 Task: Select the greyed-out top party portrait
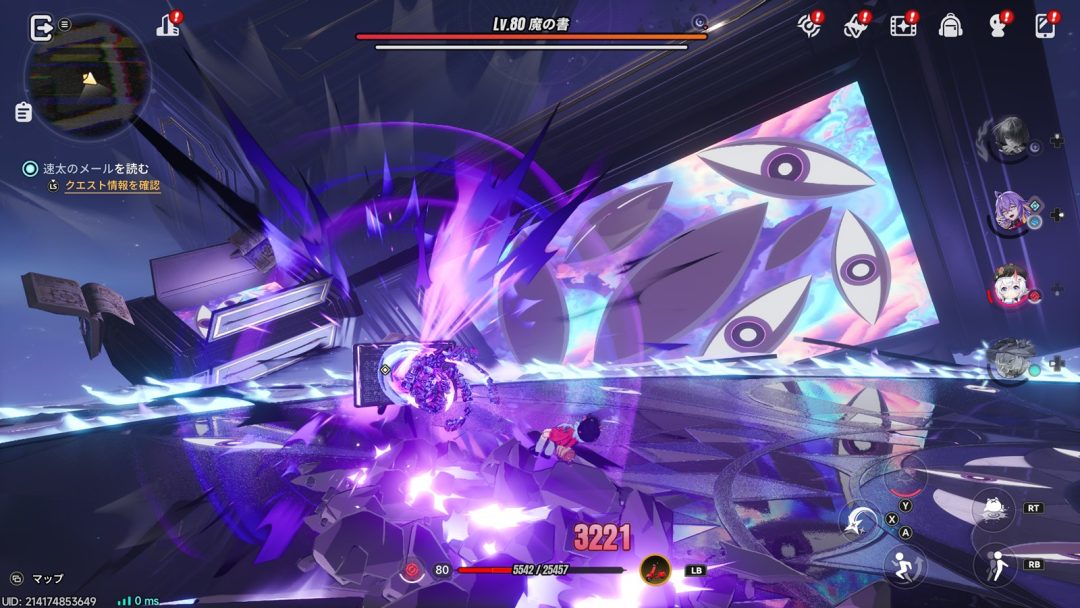[1010, 139]
